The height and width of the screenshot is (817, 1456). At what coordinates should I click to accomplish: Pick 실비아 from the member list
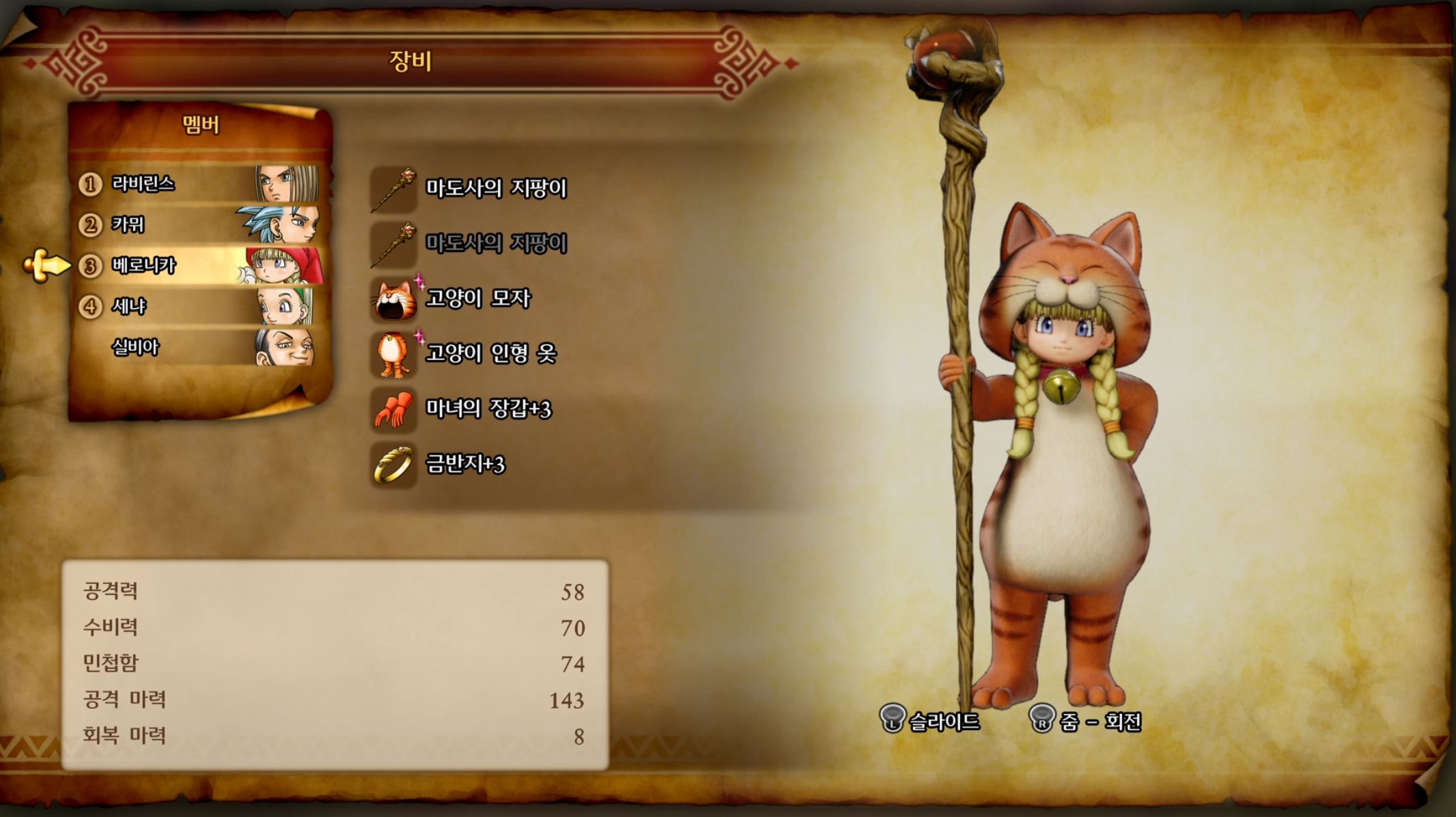click(x=198, y=347)
